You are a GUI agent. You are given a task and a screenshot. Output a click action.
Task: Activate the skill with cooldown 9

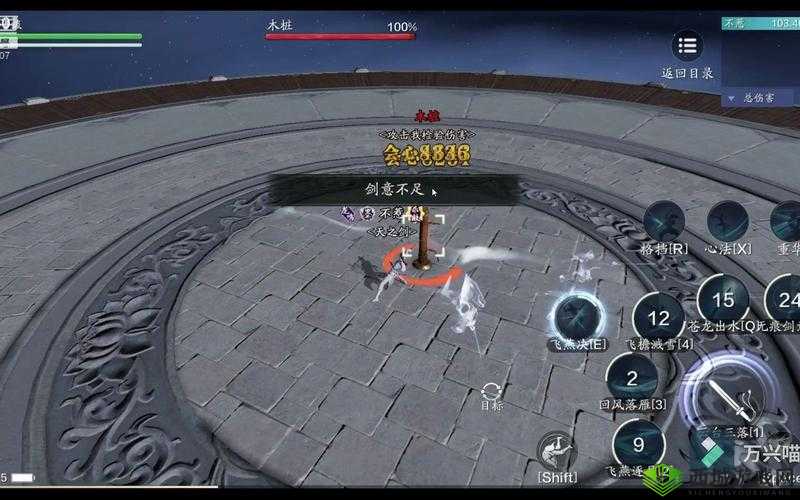click(x=637, y=444)
